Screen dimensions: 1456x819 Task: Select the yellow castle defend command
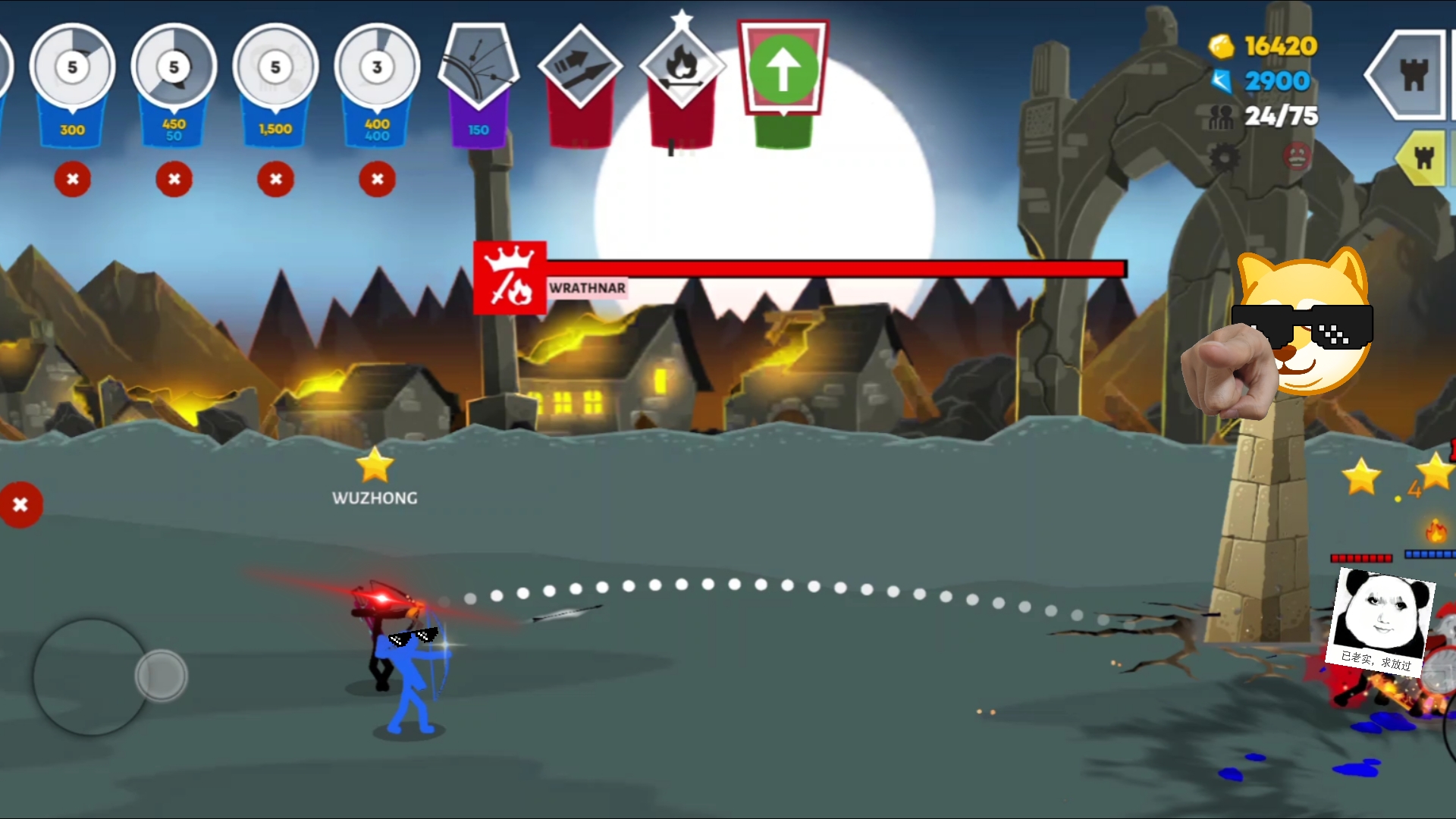click(x=1423, y=158)
